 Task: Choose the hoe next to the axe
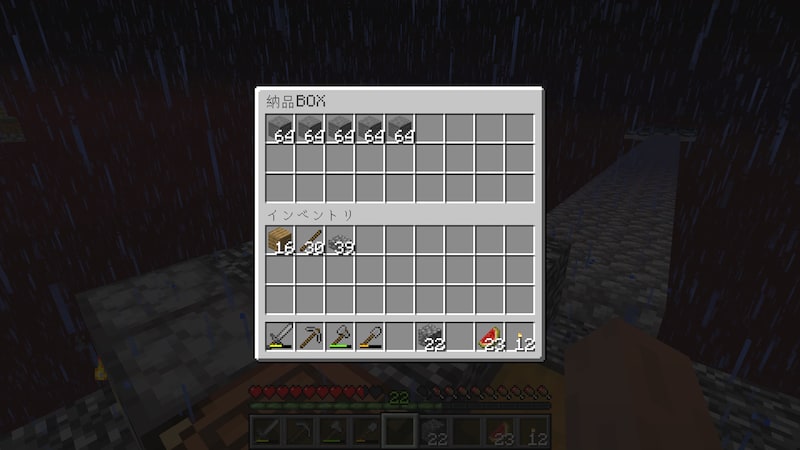tap(370, 337)
